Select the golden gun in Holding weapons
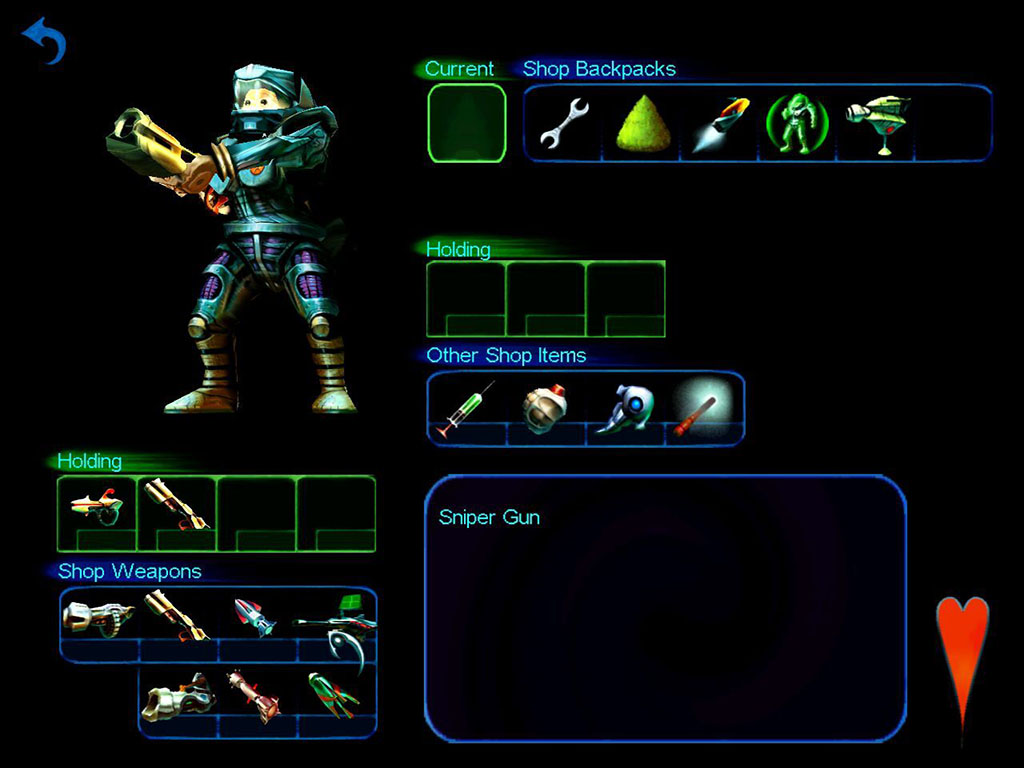 [177, 505]
